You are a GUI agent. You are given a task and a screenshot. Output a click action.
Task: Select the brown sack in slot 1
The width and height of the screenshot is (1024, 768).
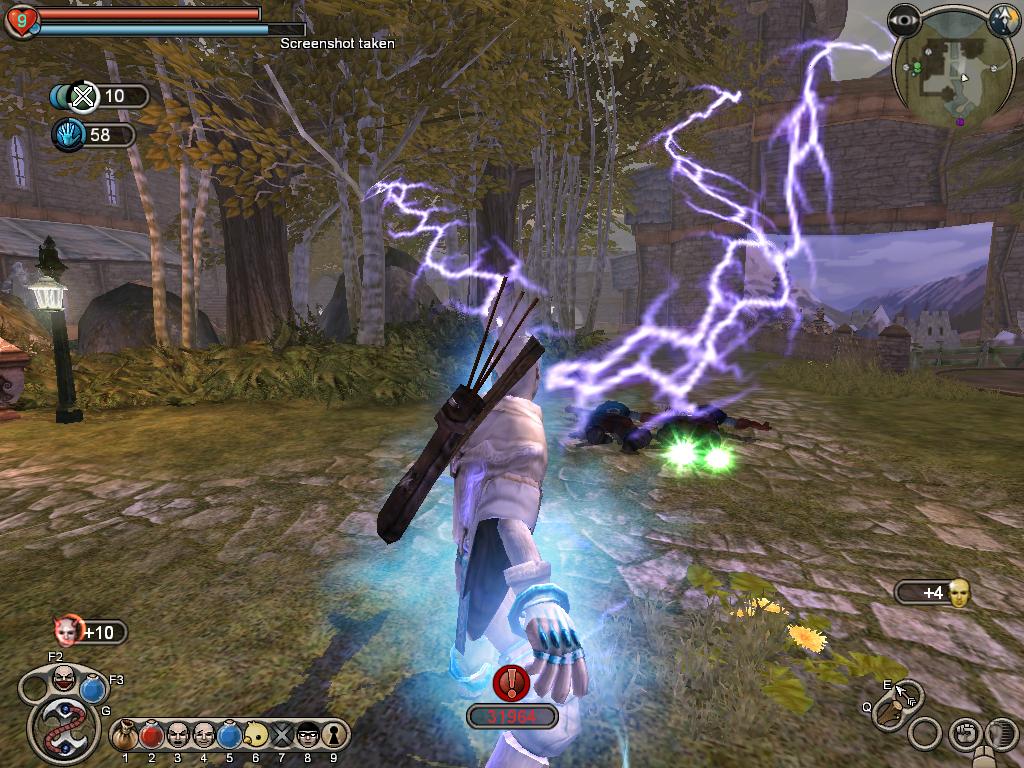(x=126, y=736)
